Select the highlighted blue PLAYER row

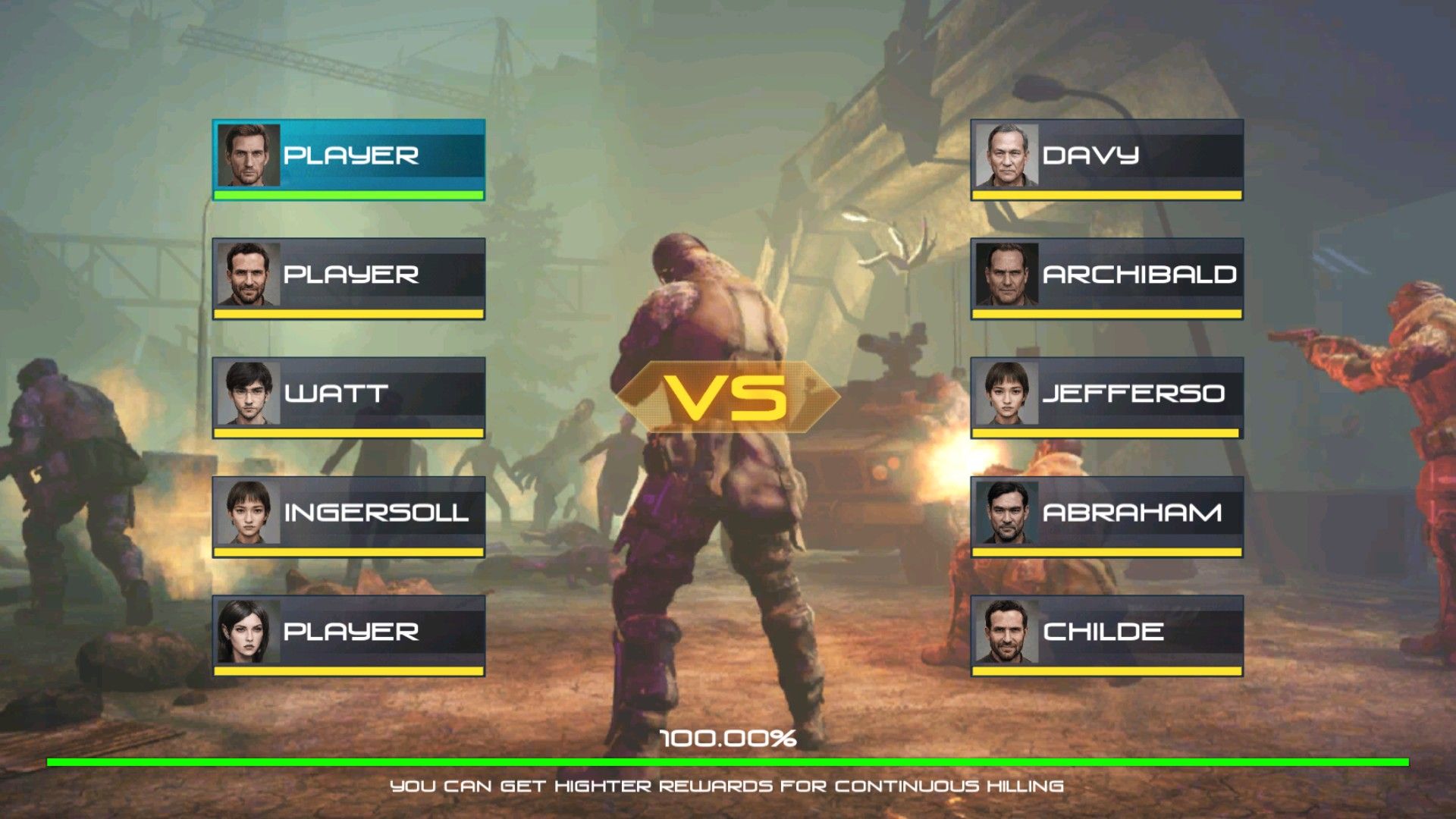click(x=349, y=158)
